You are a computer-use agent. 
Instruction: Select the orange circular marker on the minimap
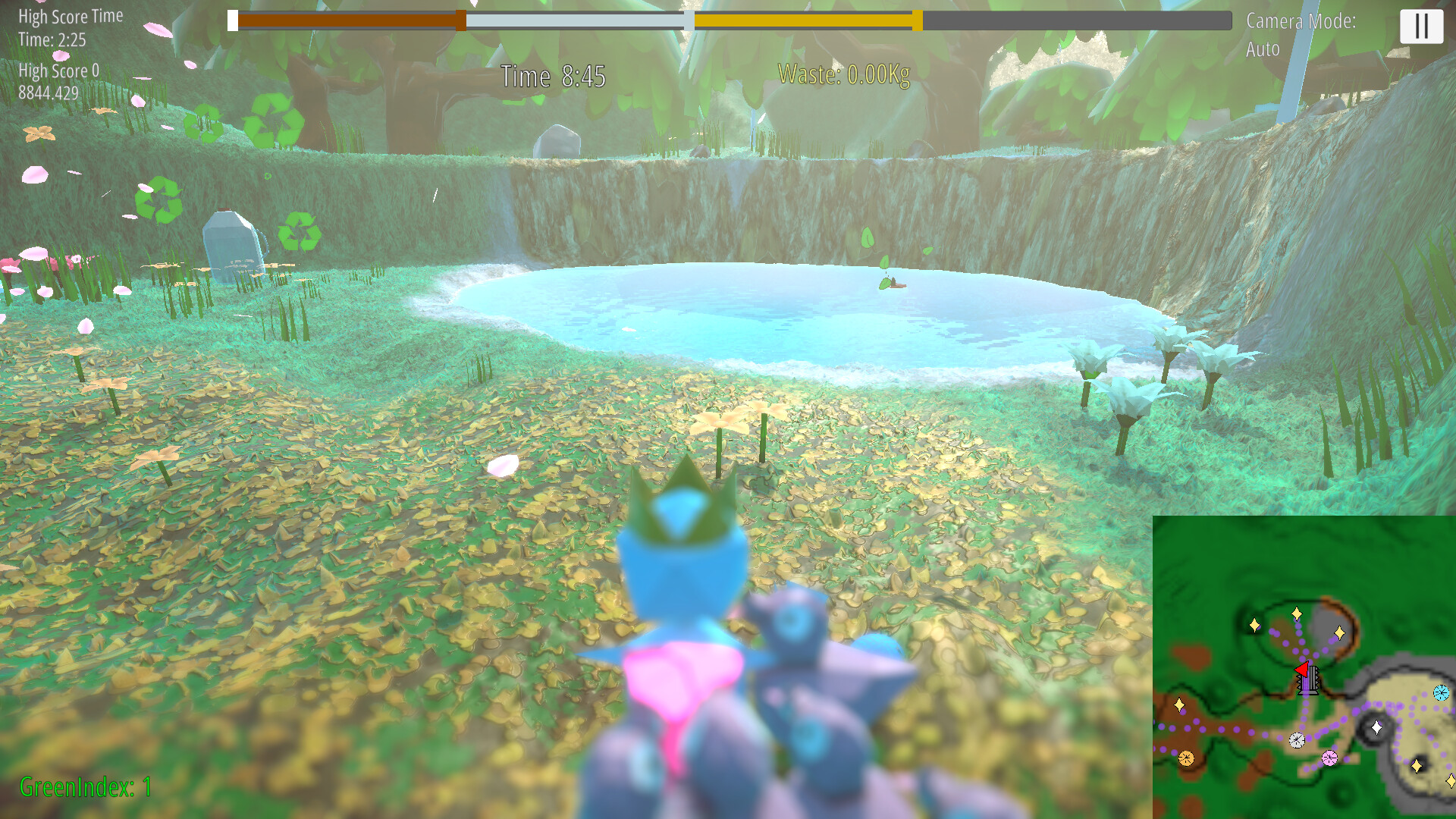pos(1186,758)
